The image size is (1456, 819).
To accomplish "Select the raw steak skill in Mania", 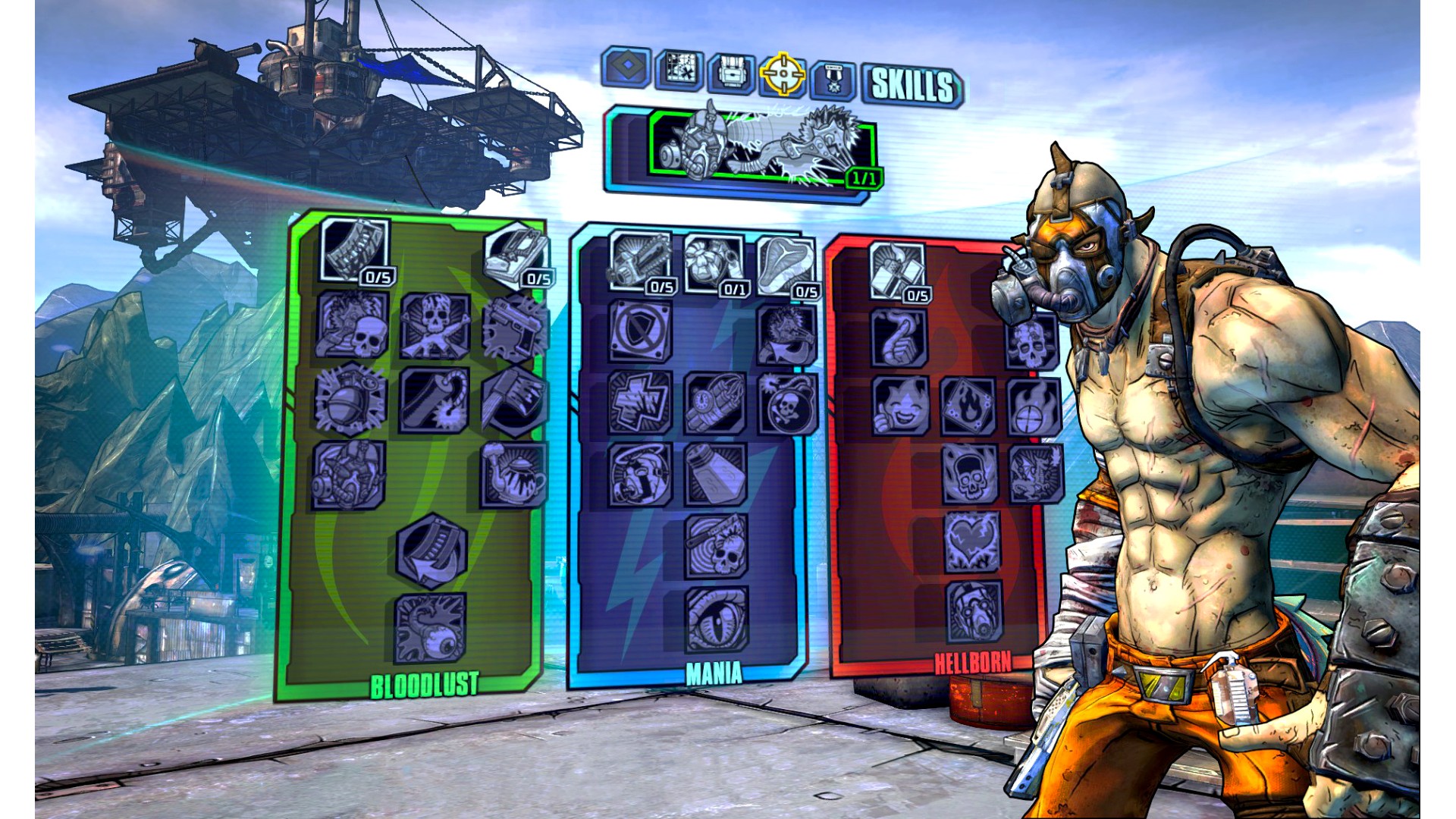I will click(x=786, y=265).
